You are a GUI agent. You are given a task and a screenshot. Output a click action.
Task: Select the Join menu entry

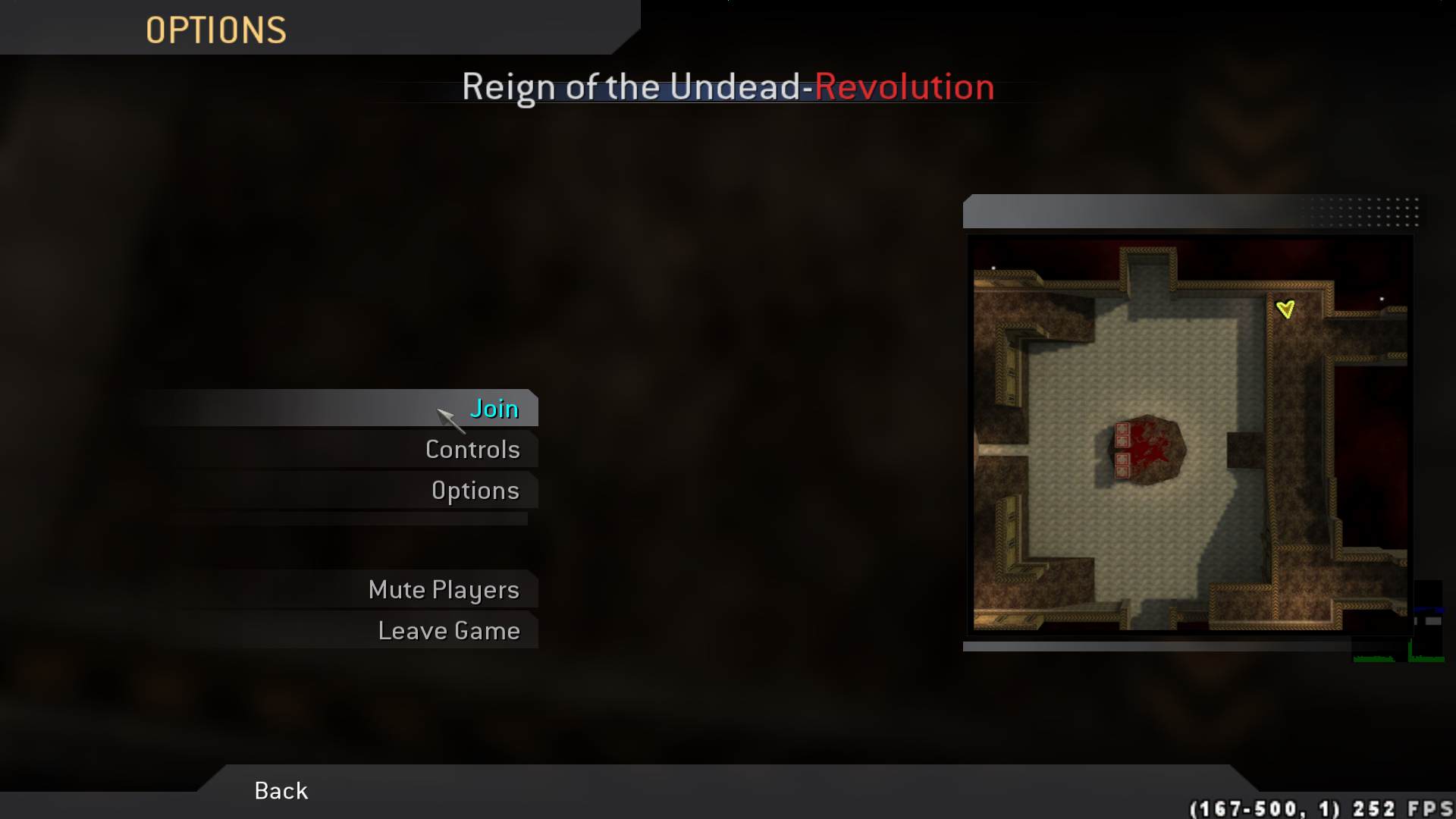tap(494, 408)
